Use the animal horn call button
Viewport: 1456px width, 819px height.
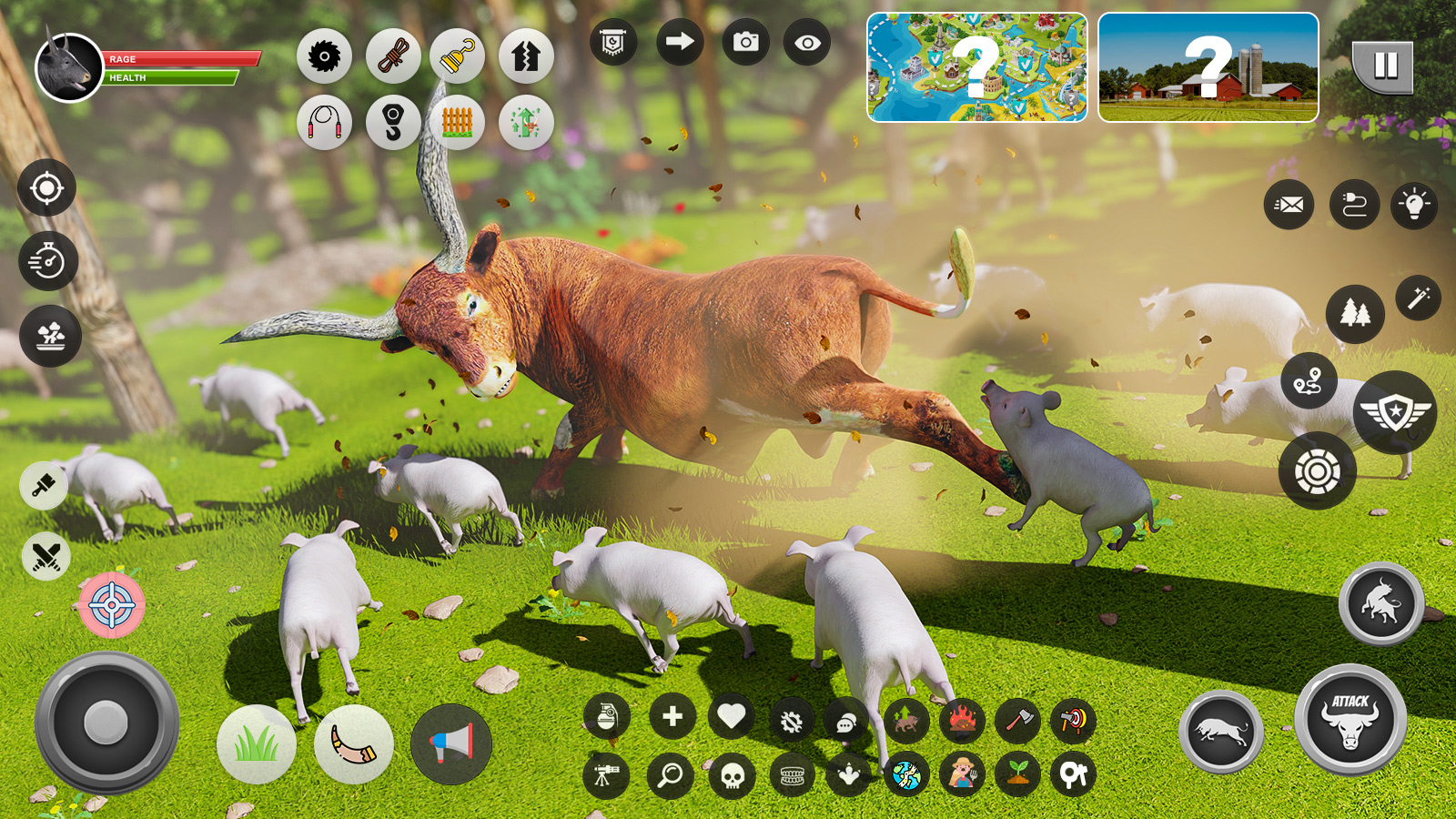pyautogui.click(x=353, y=744)
